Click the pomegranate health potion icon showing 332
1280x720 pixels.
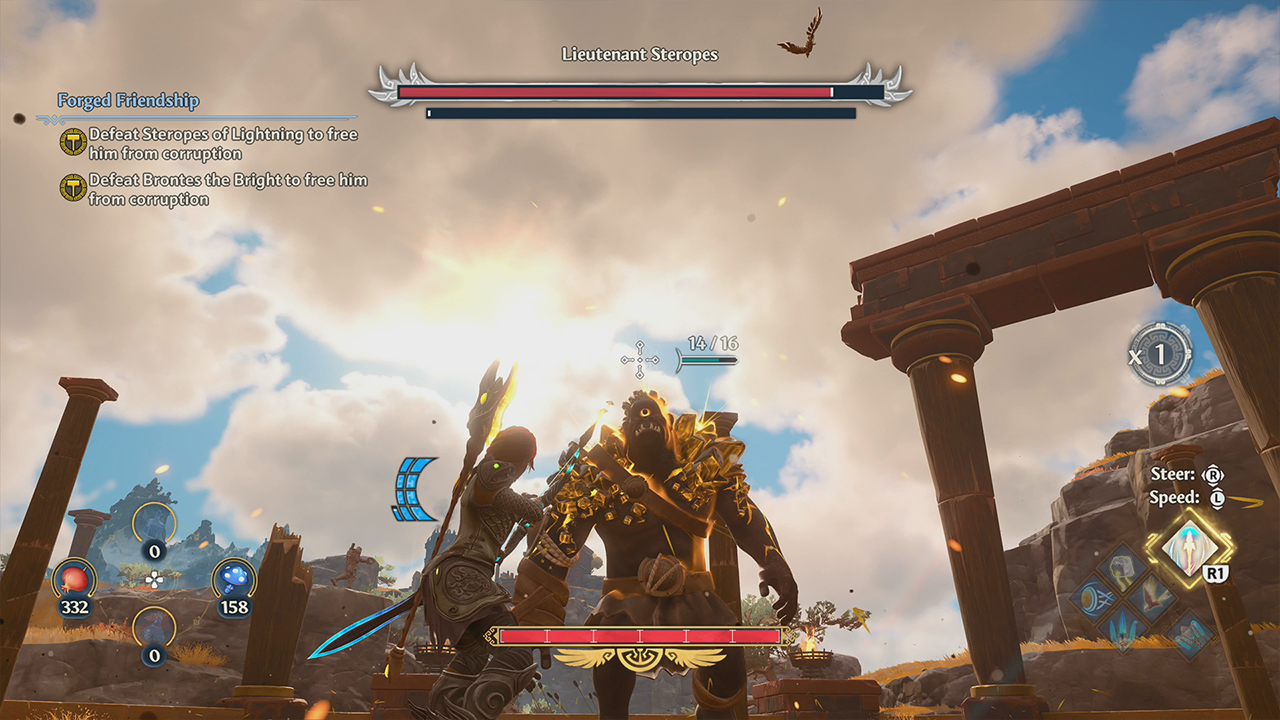pyautogui.click(x=75, y=580)
